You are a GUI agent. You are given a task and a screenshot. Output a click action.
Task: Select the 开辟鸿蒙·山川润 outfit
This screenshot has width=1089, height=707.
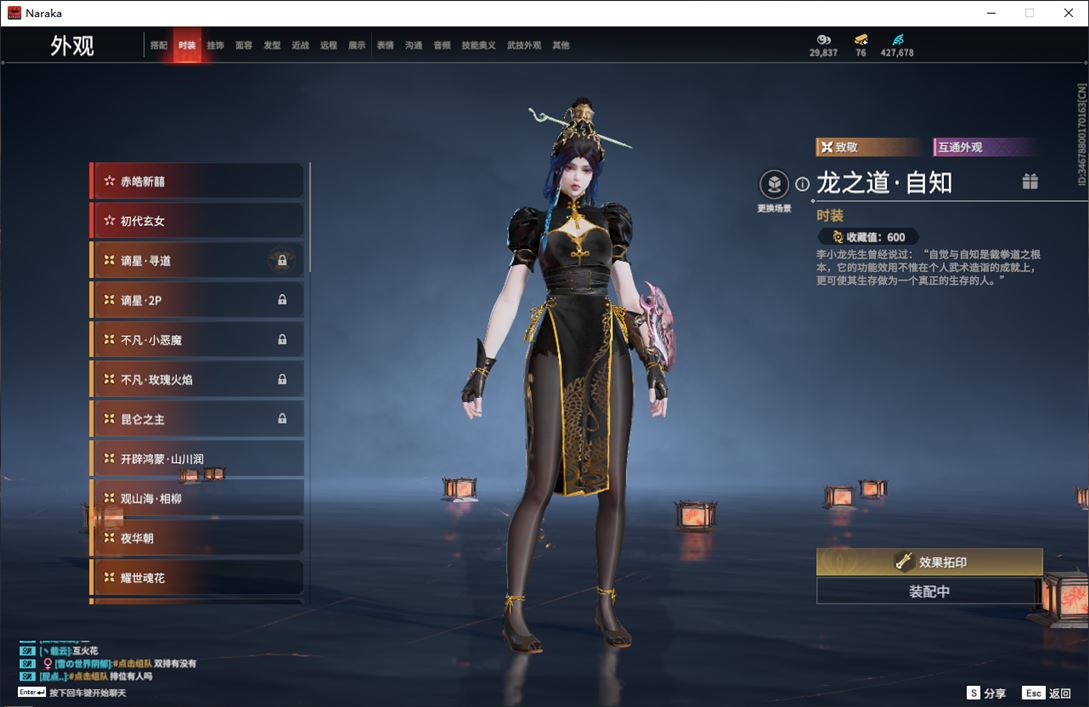tap(197, 459)
